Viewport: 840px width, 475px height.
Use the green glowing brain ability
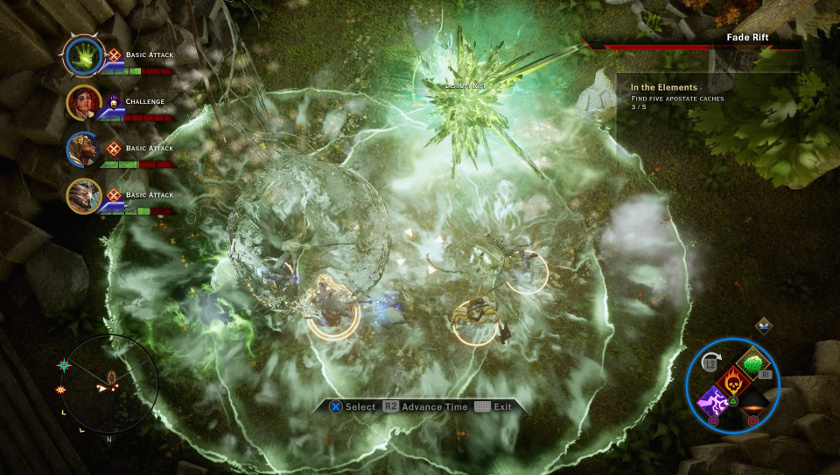[x=752, y=362]
